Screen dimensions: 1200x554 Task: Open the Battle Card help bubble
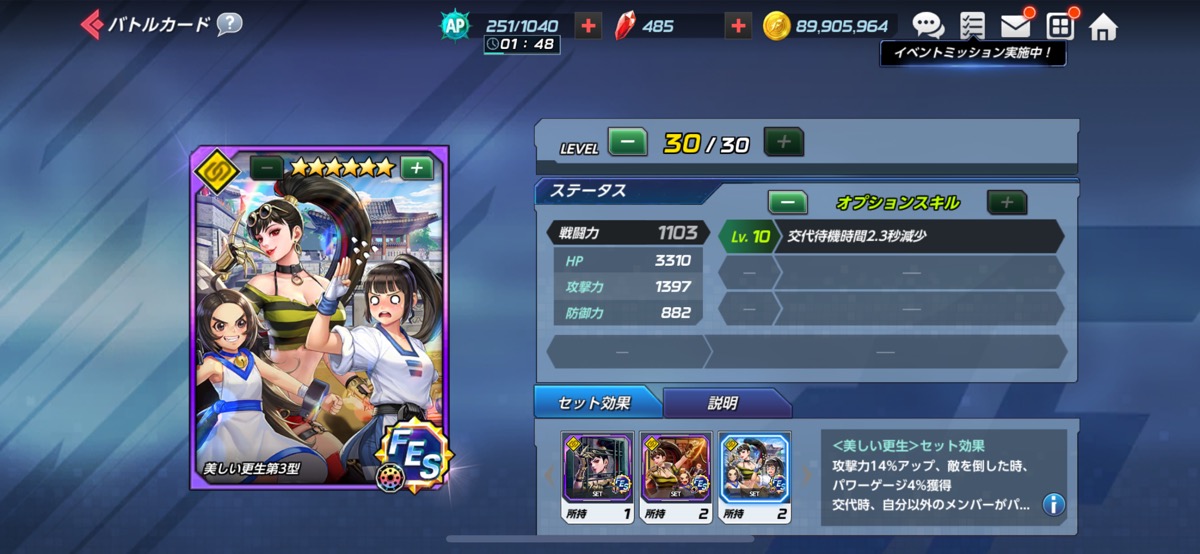229,24
